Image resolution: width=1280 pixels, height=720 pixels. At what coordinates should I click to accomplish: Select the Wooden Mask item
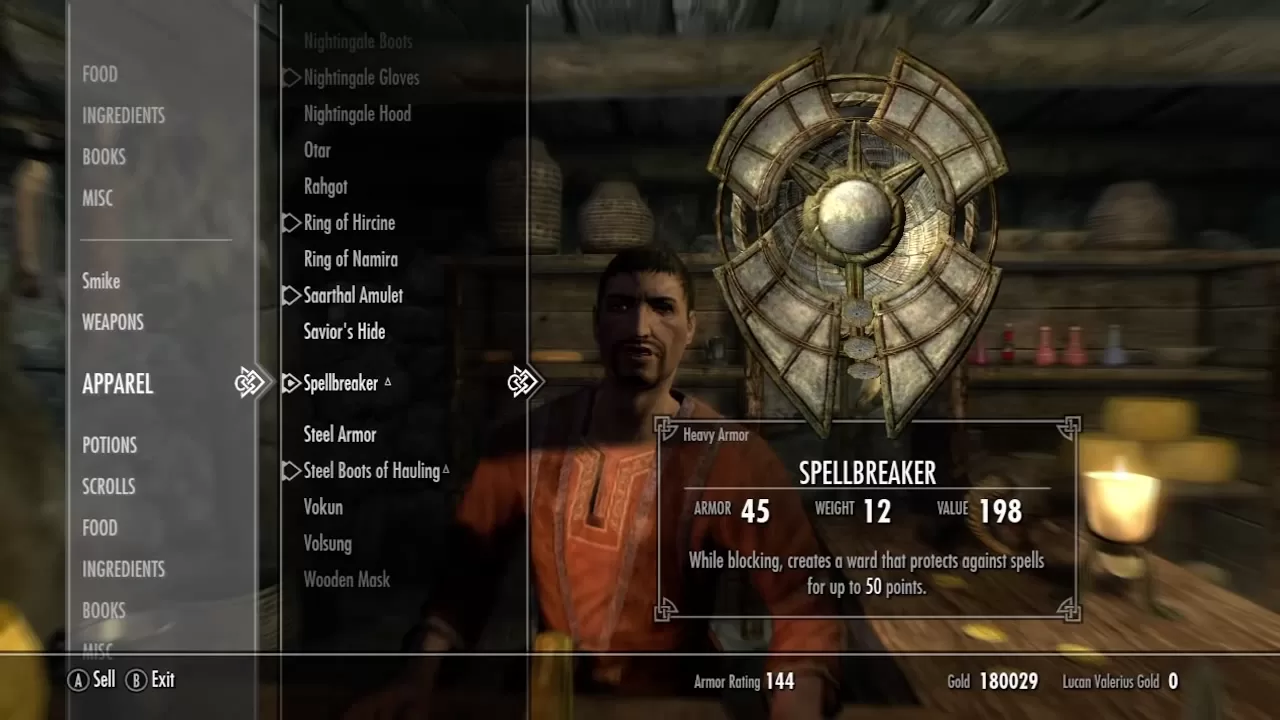[x=347, y=579]
